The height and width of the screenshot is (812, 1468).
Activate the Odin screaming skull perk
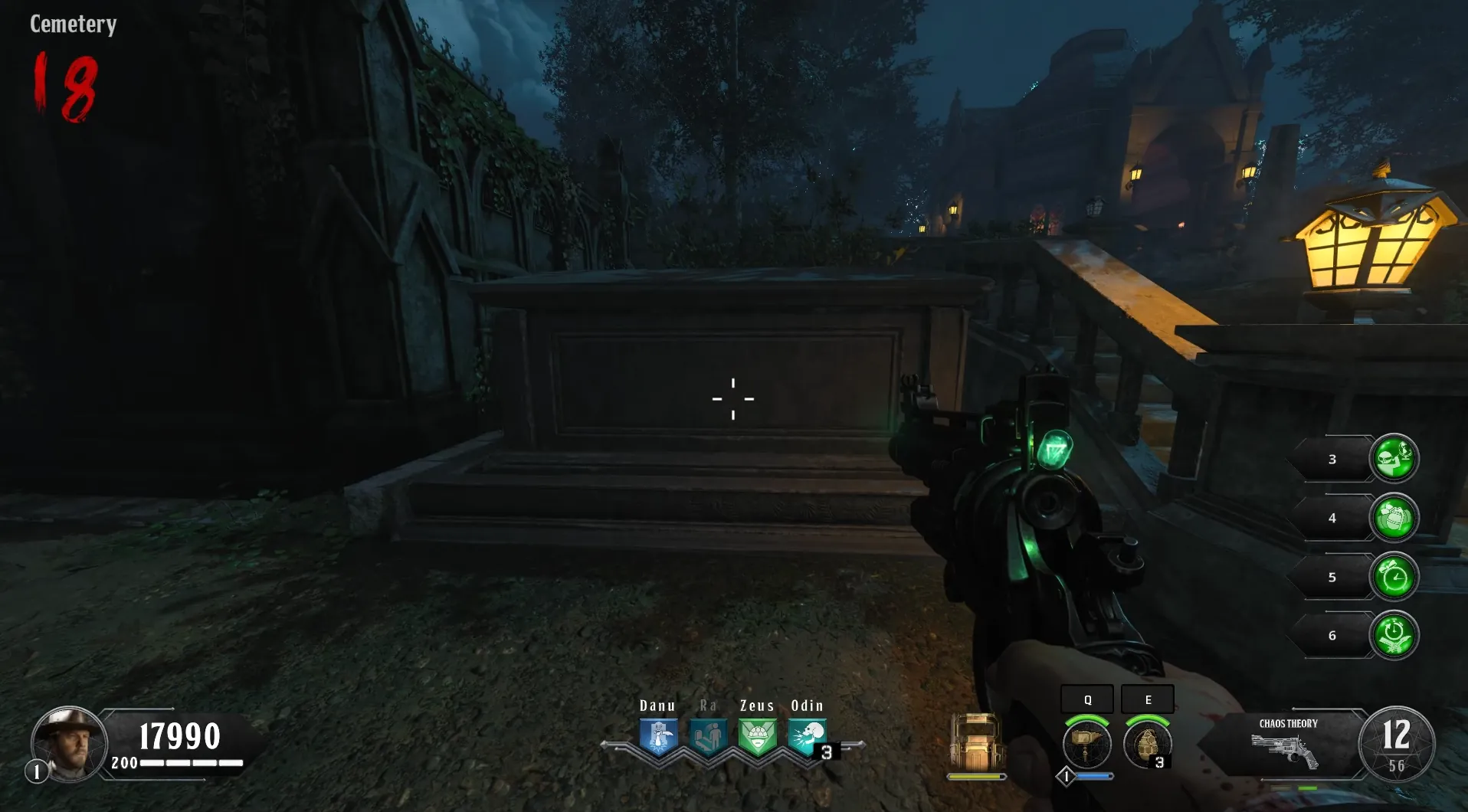tap(806, 737)
